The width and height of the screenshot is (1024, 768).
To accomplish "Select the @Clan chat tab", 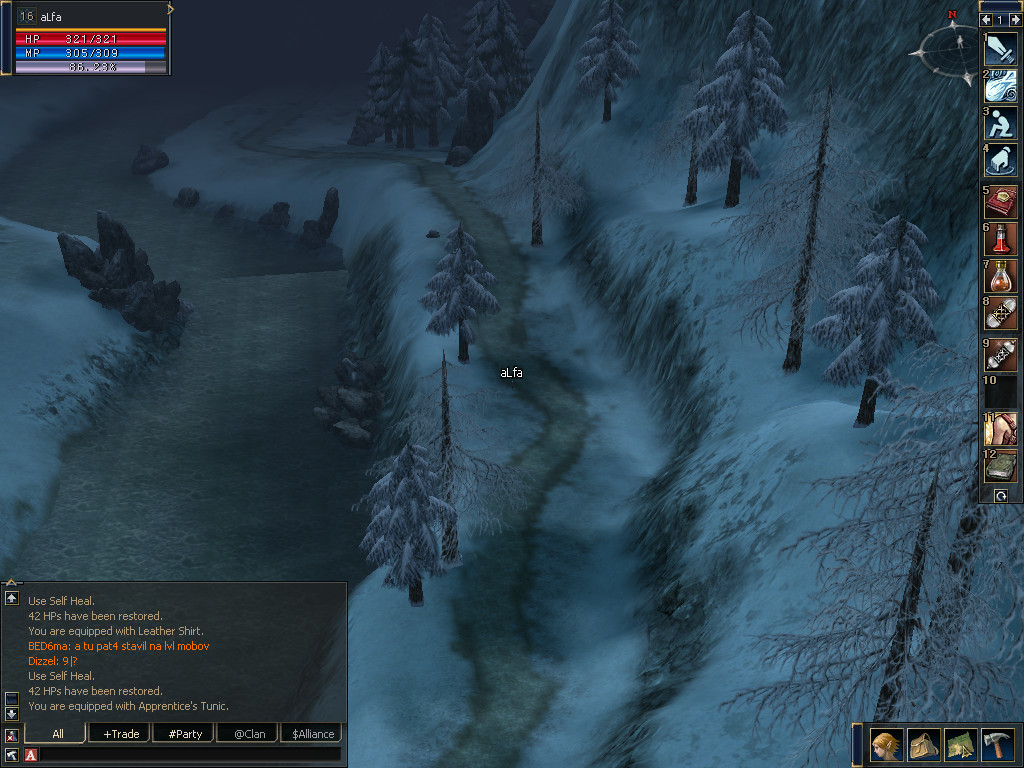I will tap(248, 734).
